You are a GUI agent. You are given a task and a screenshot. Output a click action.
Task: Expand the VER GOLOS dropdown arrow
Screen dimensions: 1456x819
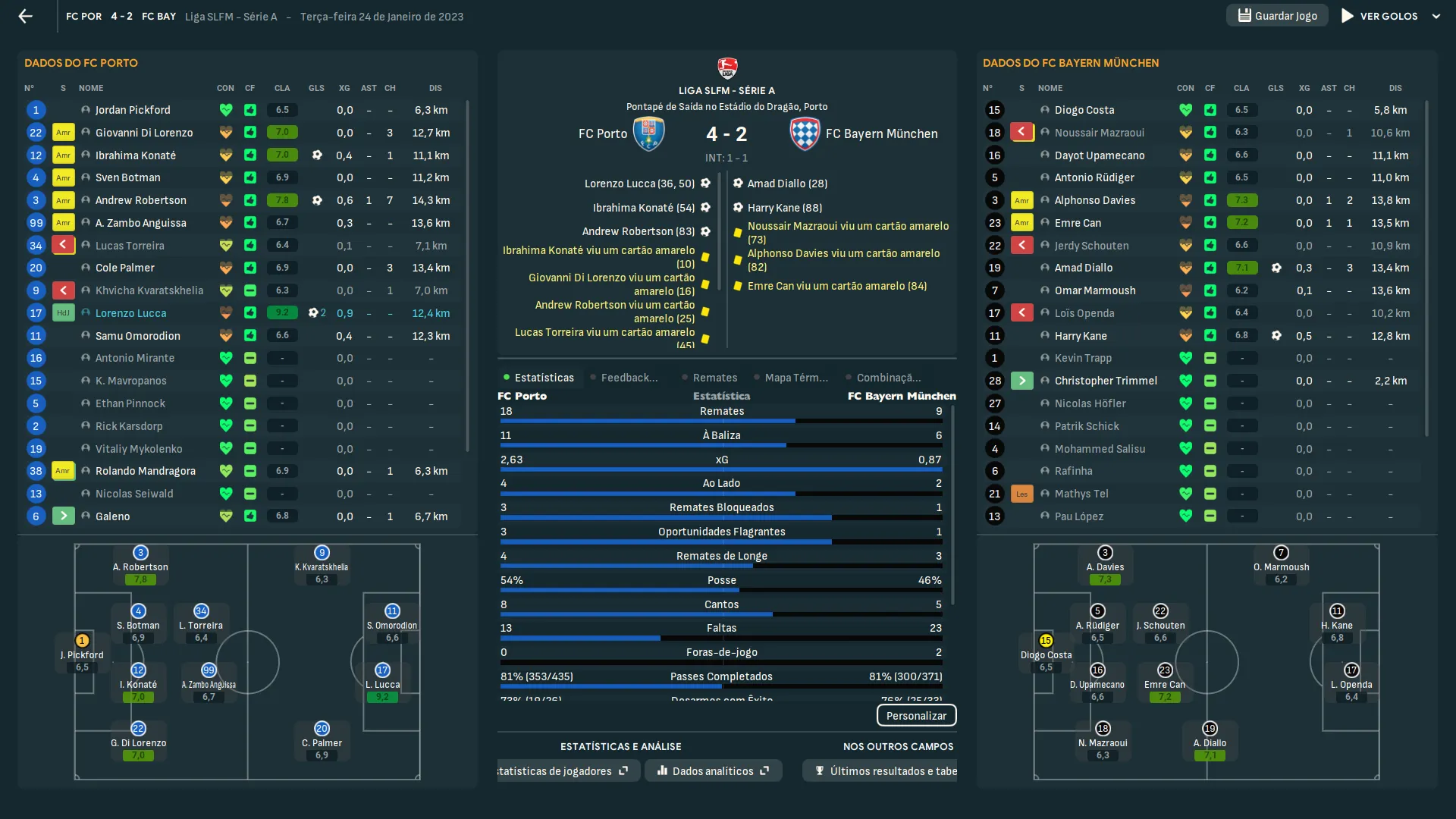[1436, 16]
